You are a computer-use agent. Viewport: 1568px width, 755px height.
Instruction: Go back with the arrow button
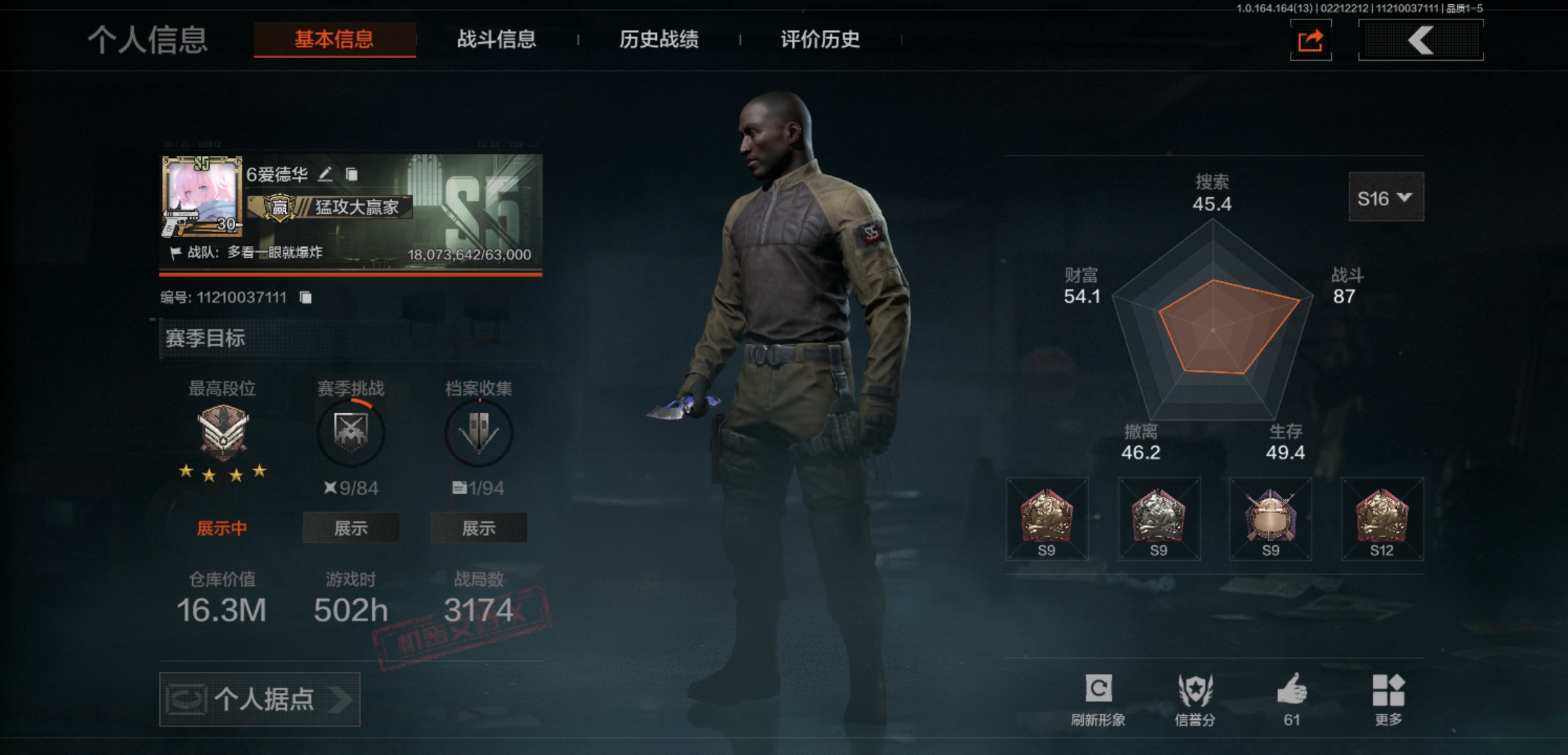tap(1421, 41)
